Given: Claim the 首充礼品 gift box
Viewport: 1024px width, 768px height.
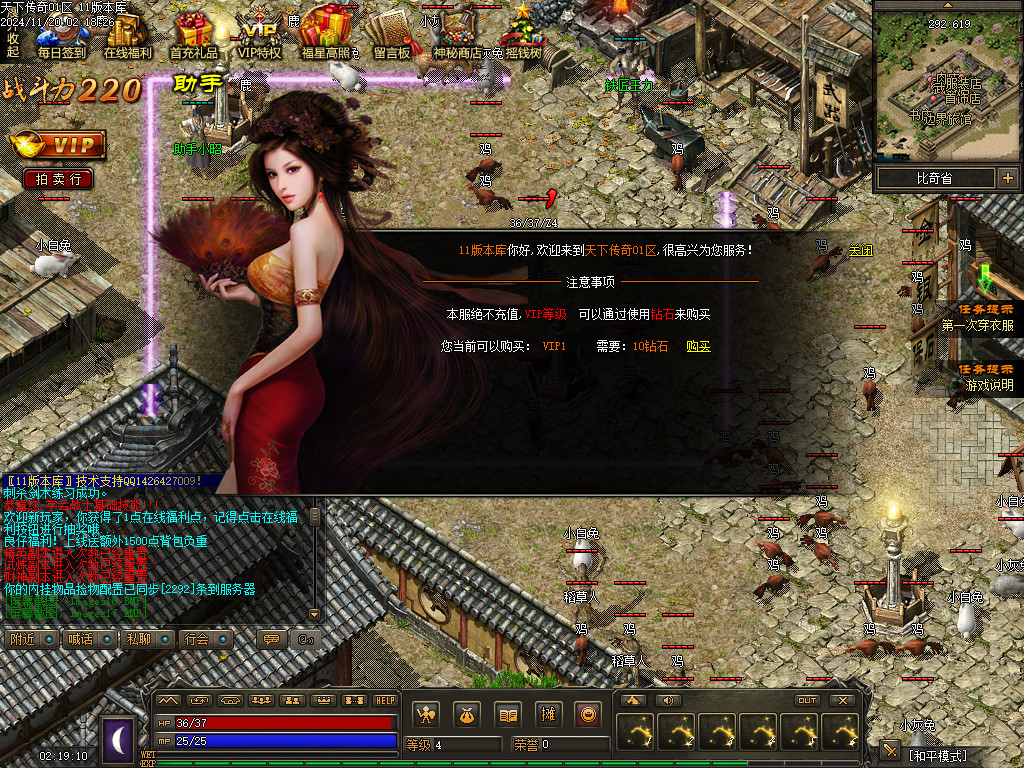Looking at the screenshot, I should tap(194, 37).
